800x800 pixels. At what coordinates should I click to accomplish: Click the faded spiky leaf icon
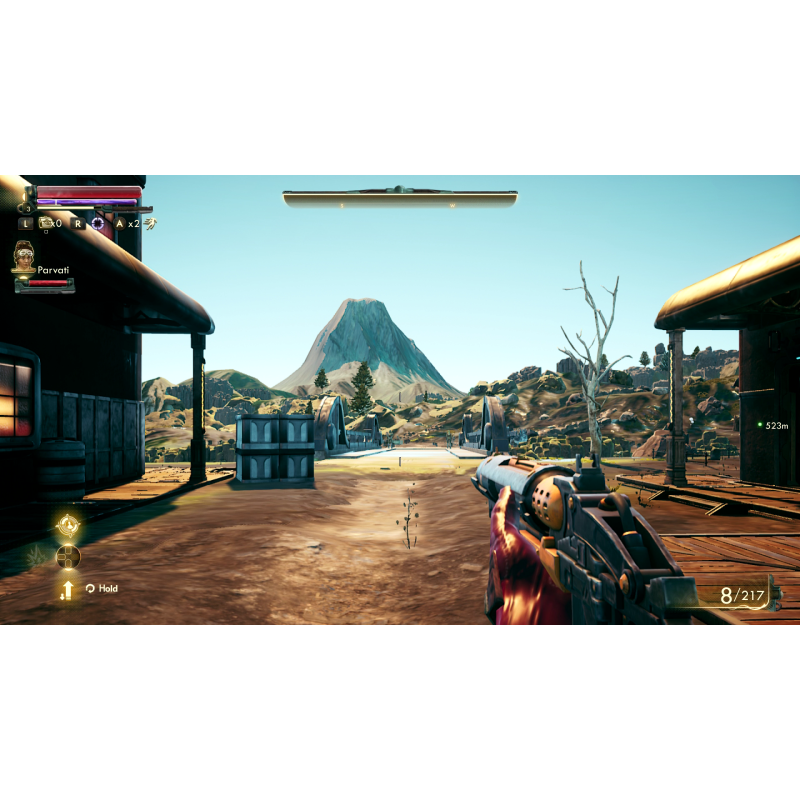[36, 556]
